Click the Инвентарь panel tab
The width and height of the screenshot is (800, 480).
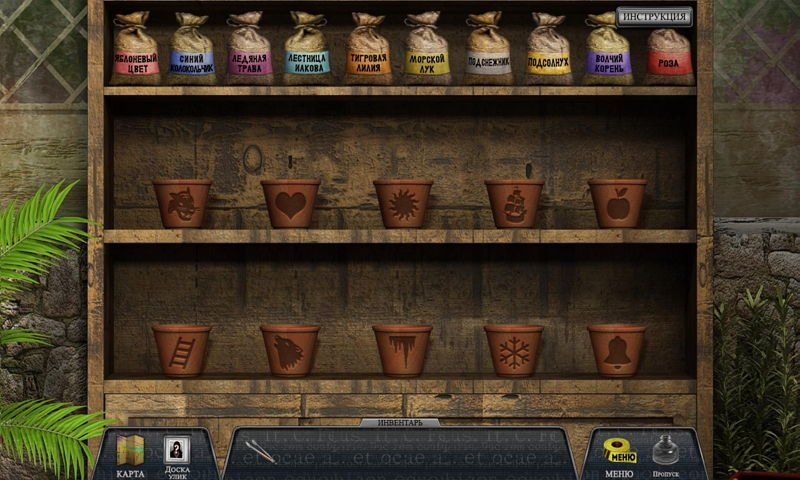(x=399, y=423)
